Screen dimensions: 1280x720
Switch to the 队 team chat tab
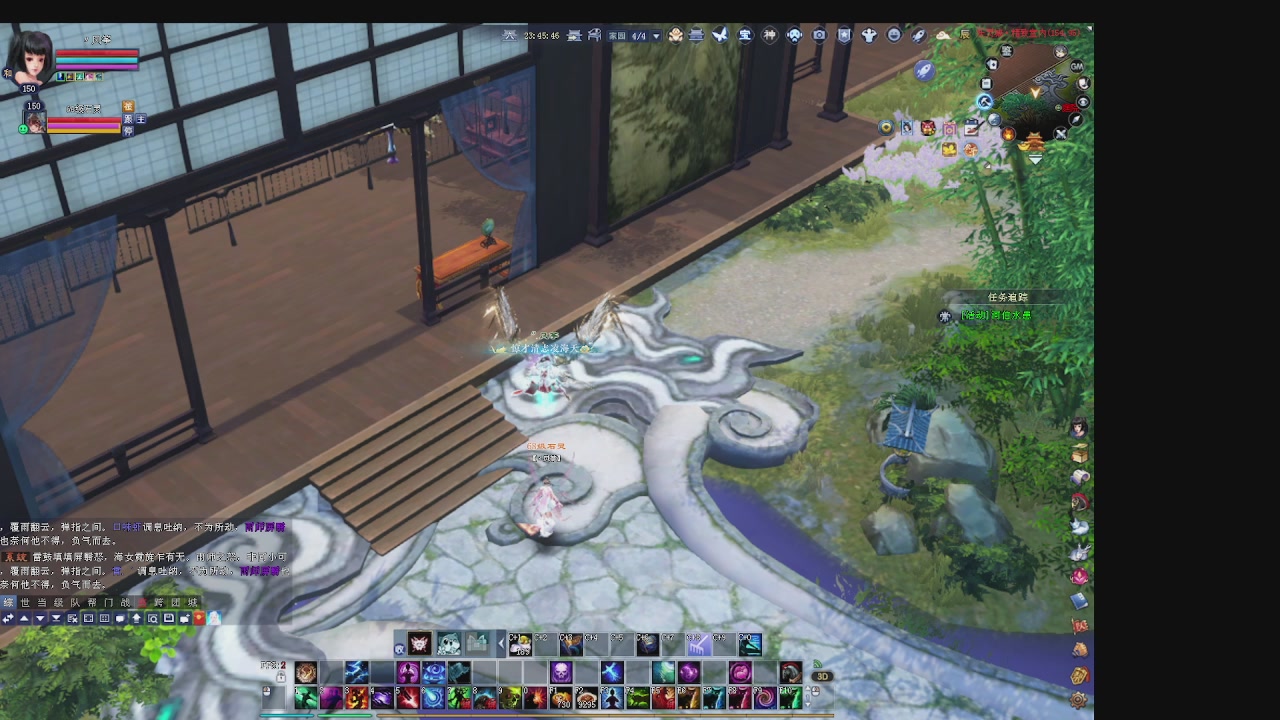75,602
